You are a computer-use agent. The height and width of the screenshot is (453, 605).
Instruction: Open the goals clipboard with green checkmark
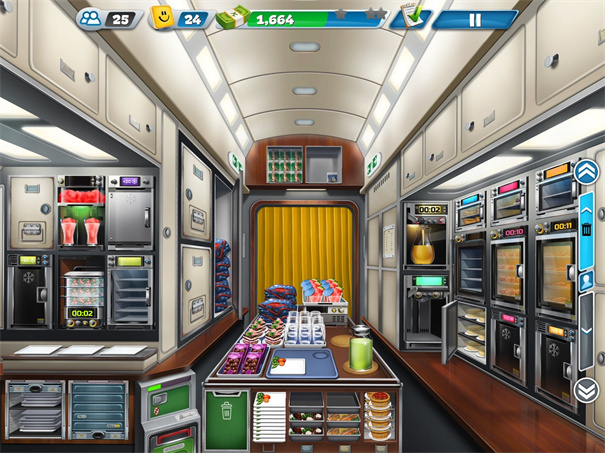(412, 17)
